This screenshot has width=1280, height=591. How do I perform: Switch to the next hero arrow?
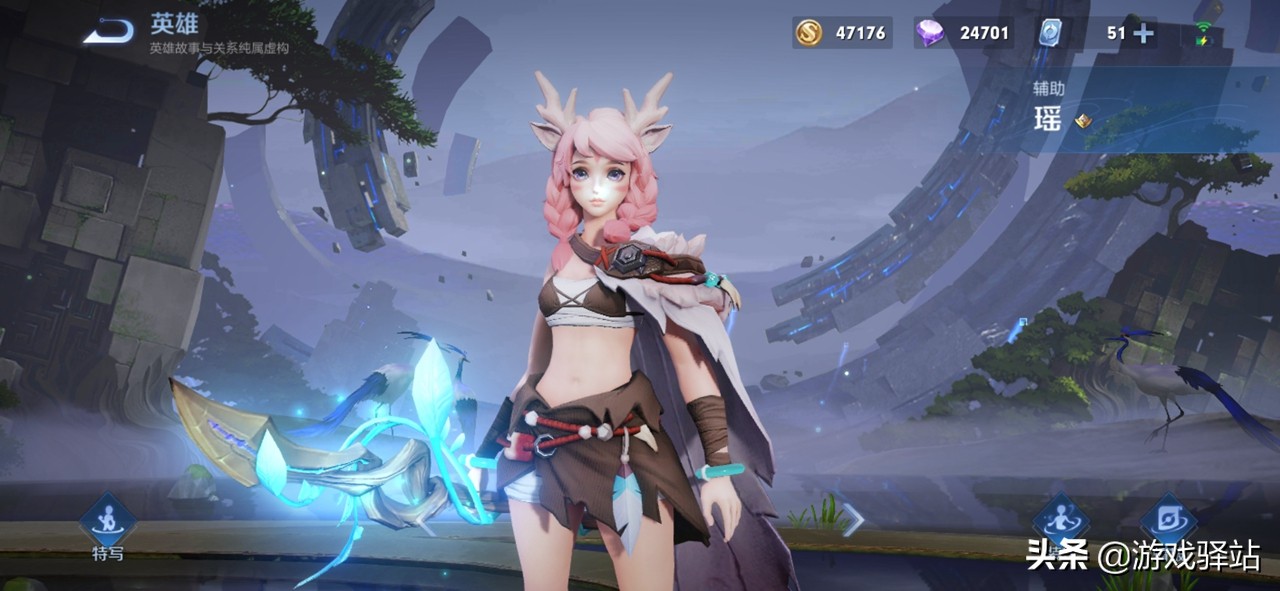tap(854, 517)
